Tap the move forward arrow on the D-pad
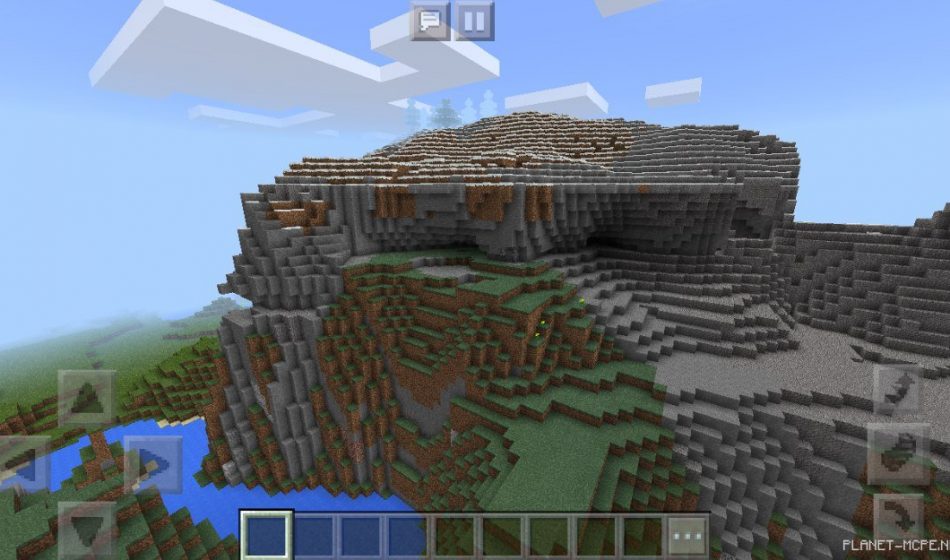The height and width of the screenshot is (560, 950). tap(86, 397)
